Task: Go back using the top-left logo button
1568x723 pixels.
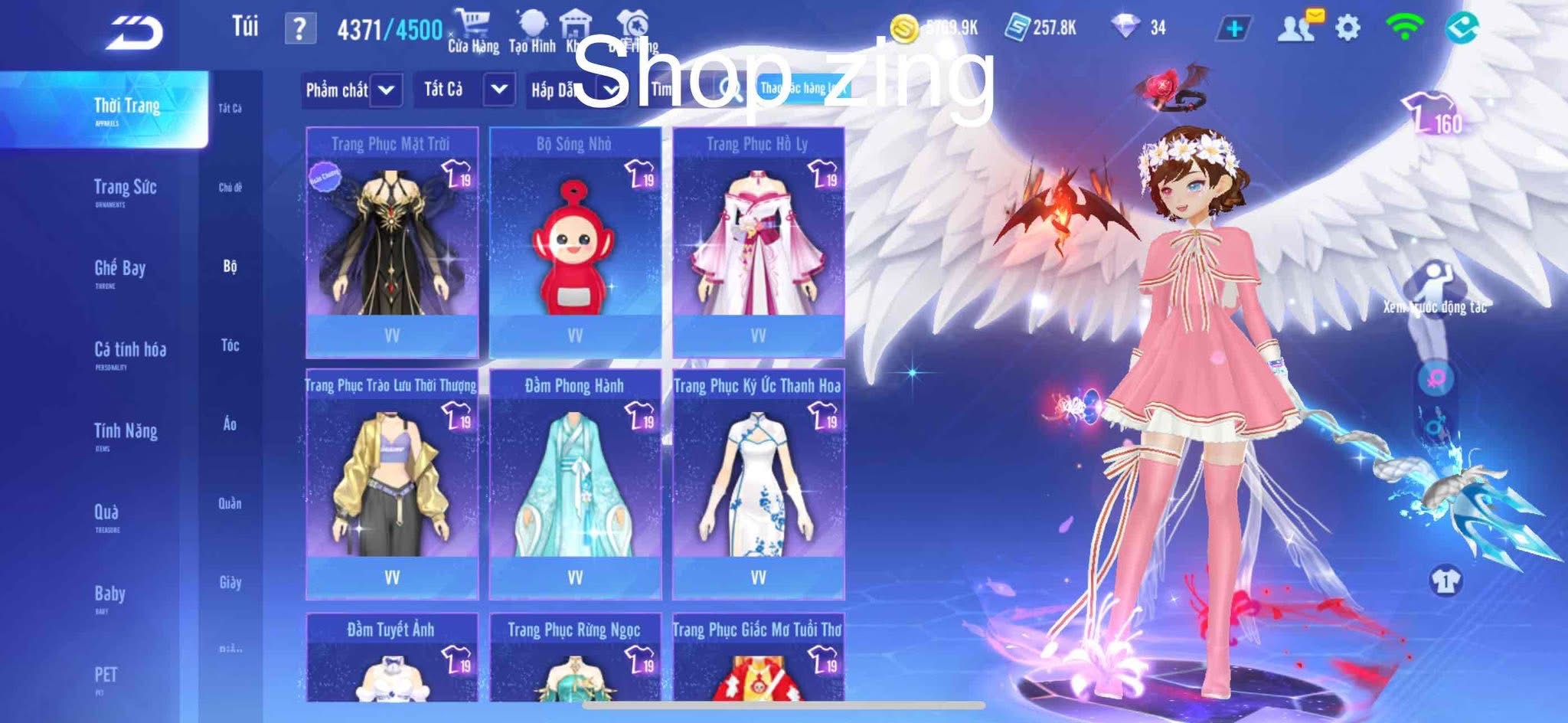Action: coord(135,32)
